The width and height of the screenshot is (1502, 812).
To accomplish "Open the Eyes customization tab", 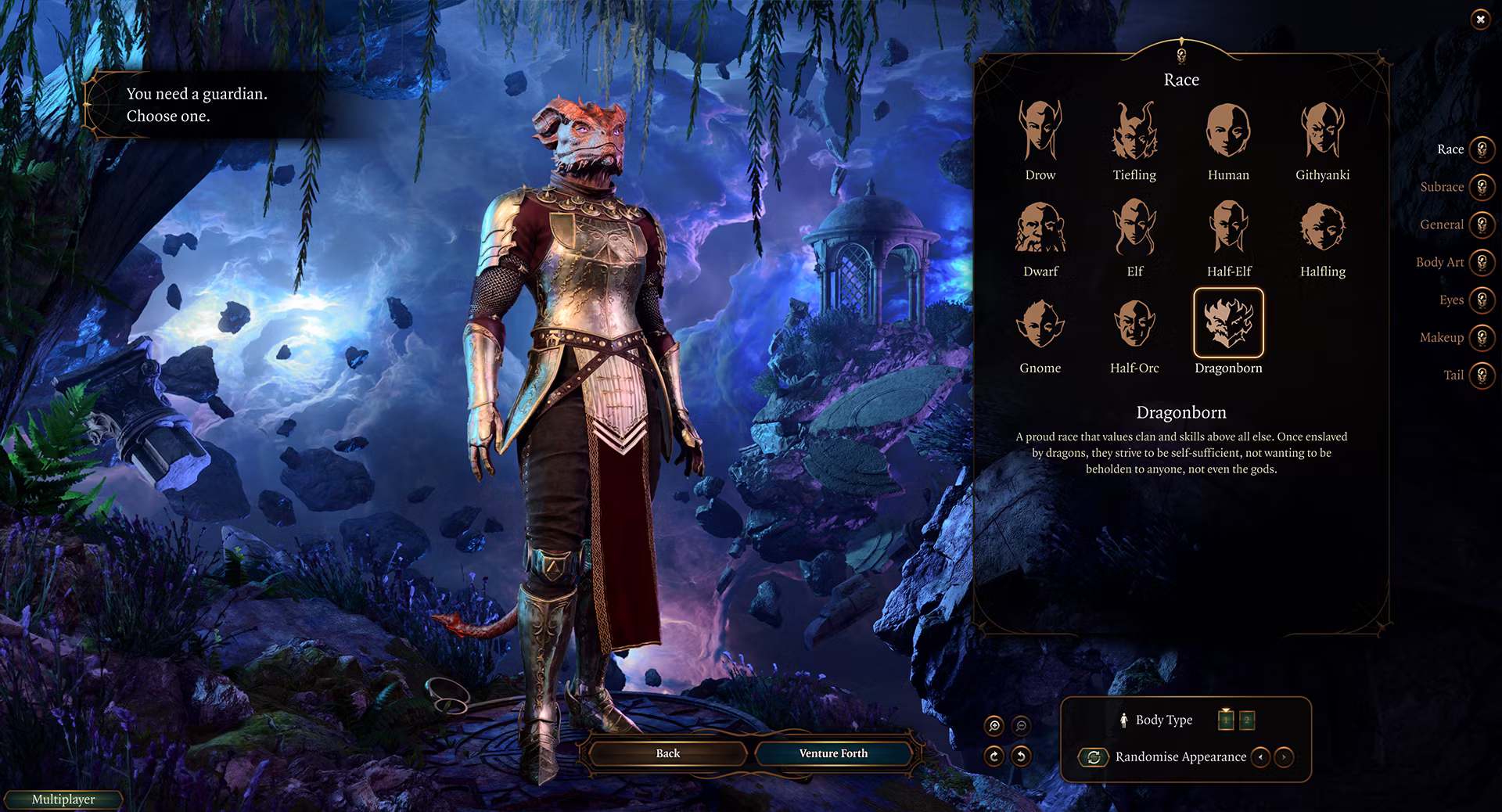I will pyautogui.click(x=1481, y=300).
